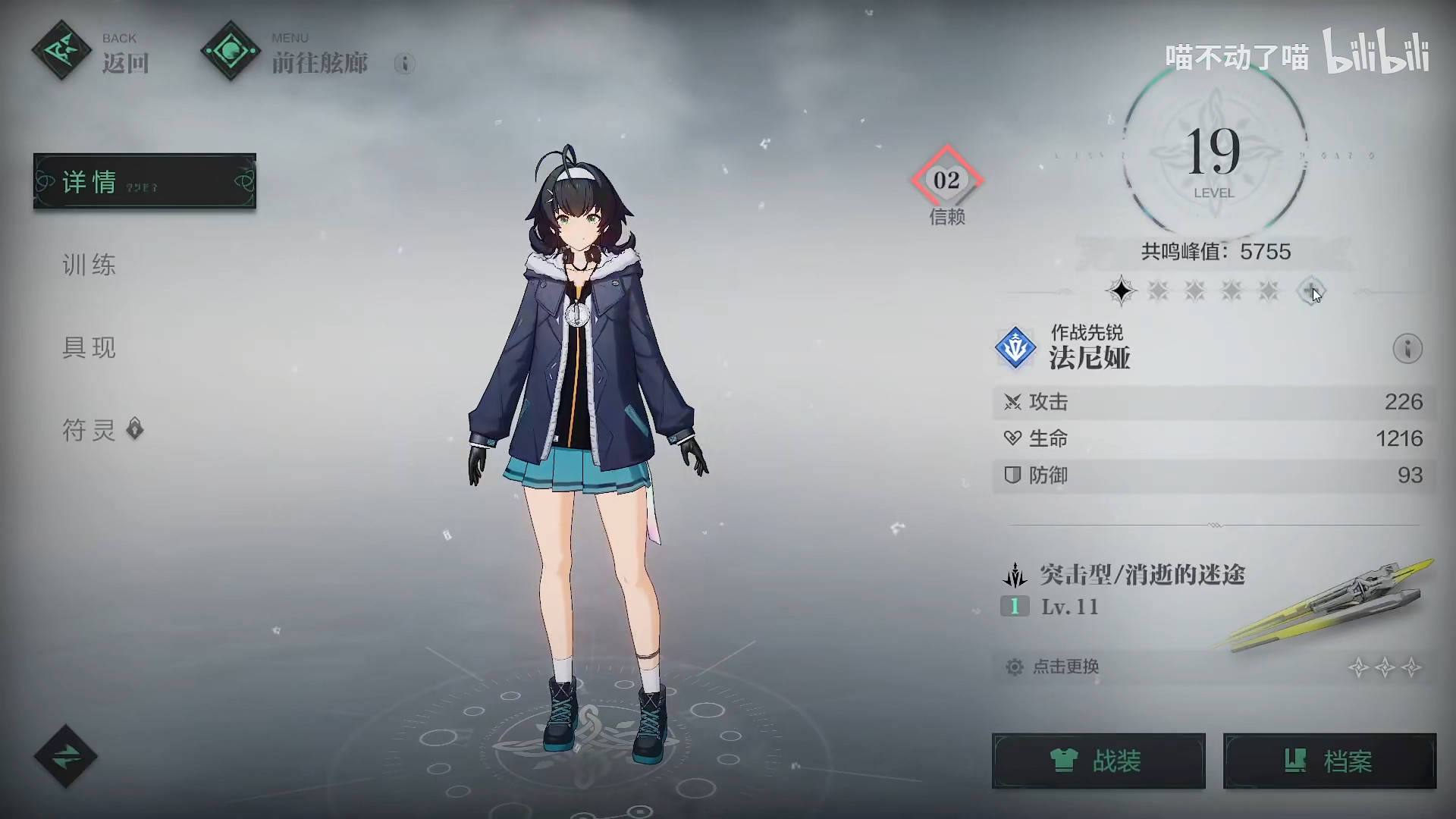Screen dimensions: 1456x819
Task: Go back with the 返回 button
Action: 91,53
